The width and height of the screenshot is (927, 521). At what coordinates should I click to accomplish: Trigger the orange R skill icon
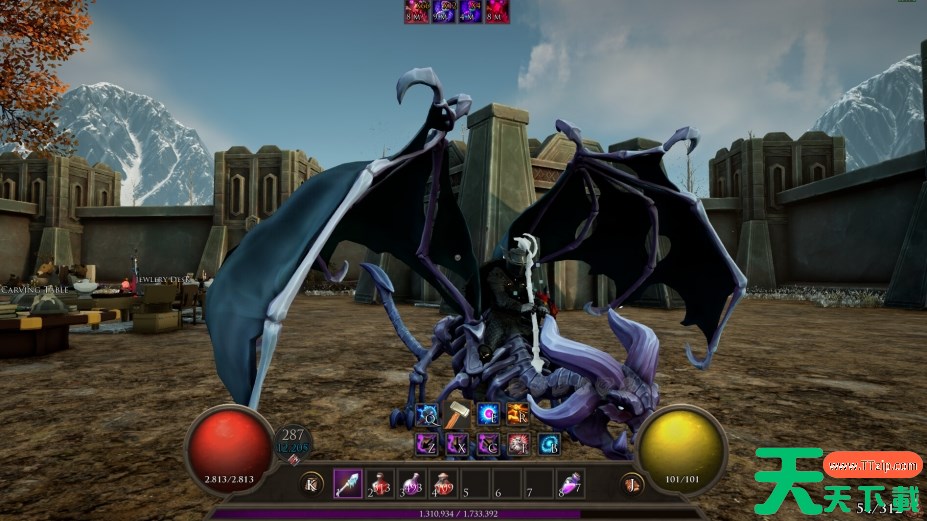point(518,414)
